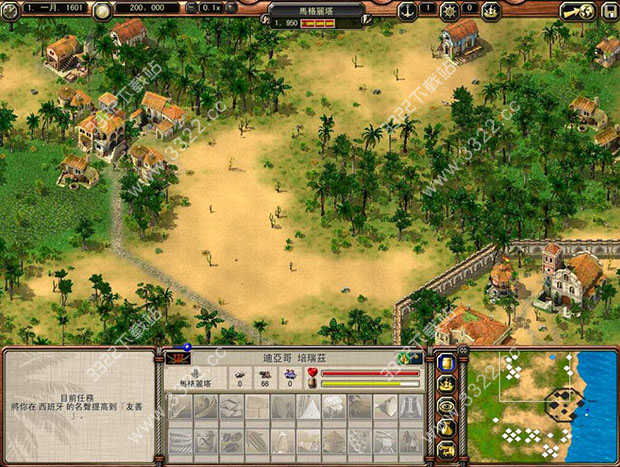Click the round gold coin icon
This screenshot has height=467, width=620.
[x=101, y=9]
